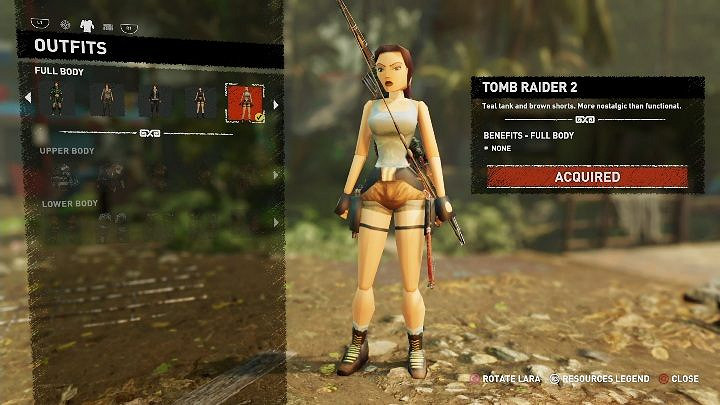Switch to the tab left of shirt icon
The height and width of the screenshot is (405, 720).
pyautogui.click(x=65, y=25)
